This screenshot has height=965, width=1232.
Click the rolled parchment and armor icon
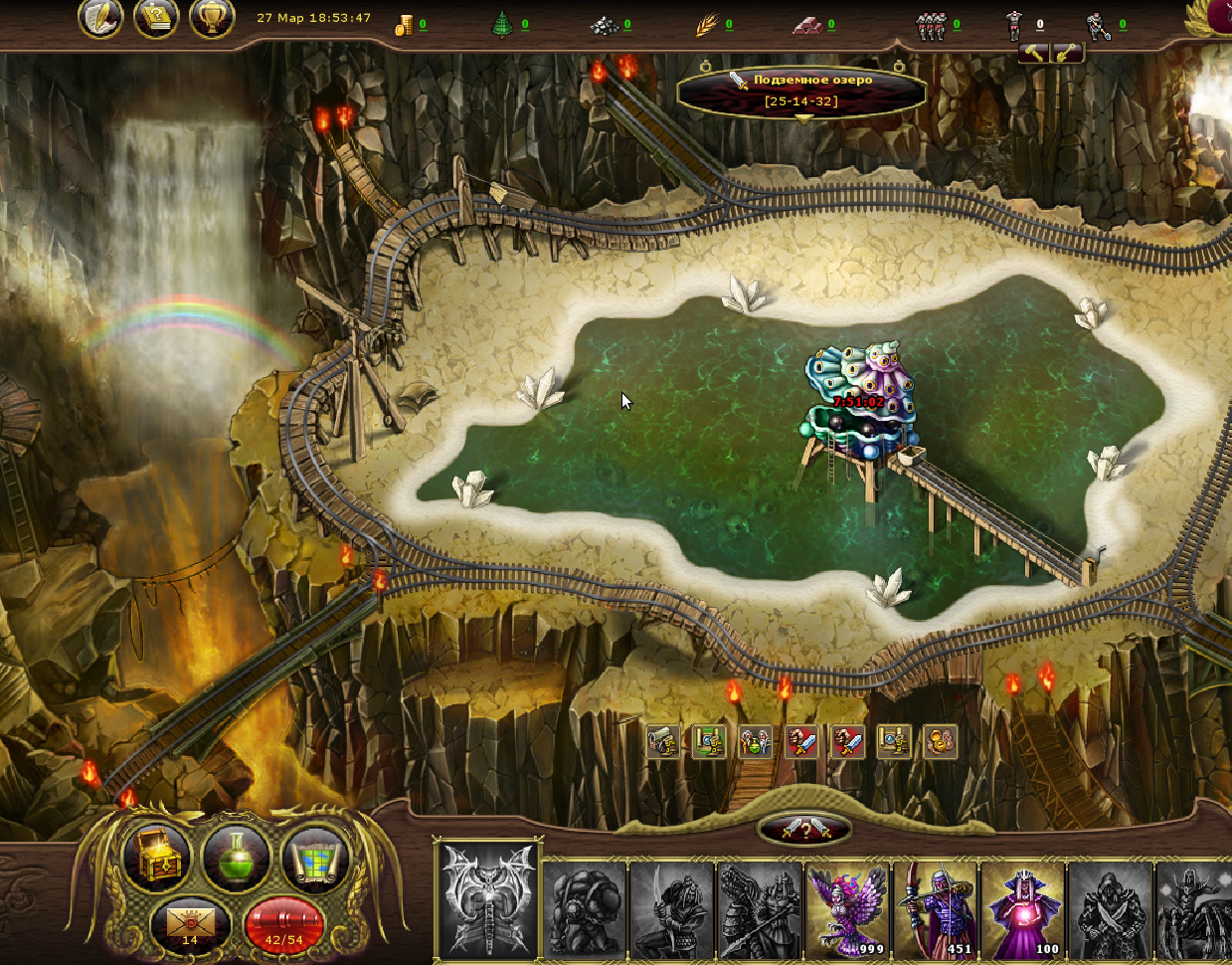[x=663, y=742]
